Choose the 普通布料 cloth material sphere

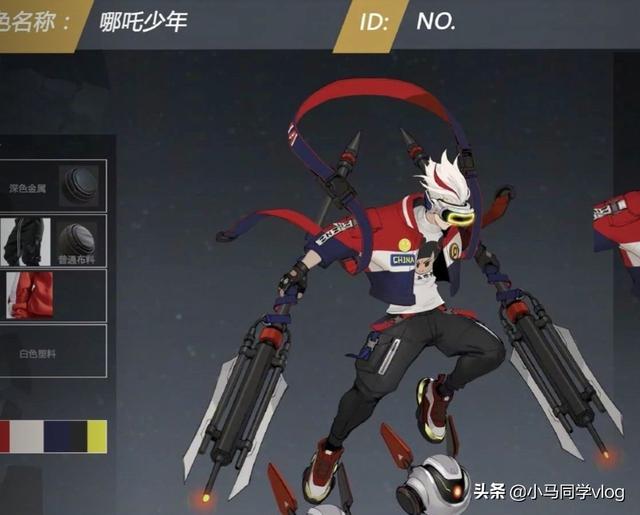[77, 240]
